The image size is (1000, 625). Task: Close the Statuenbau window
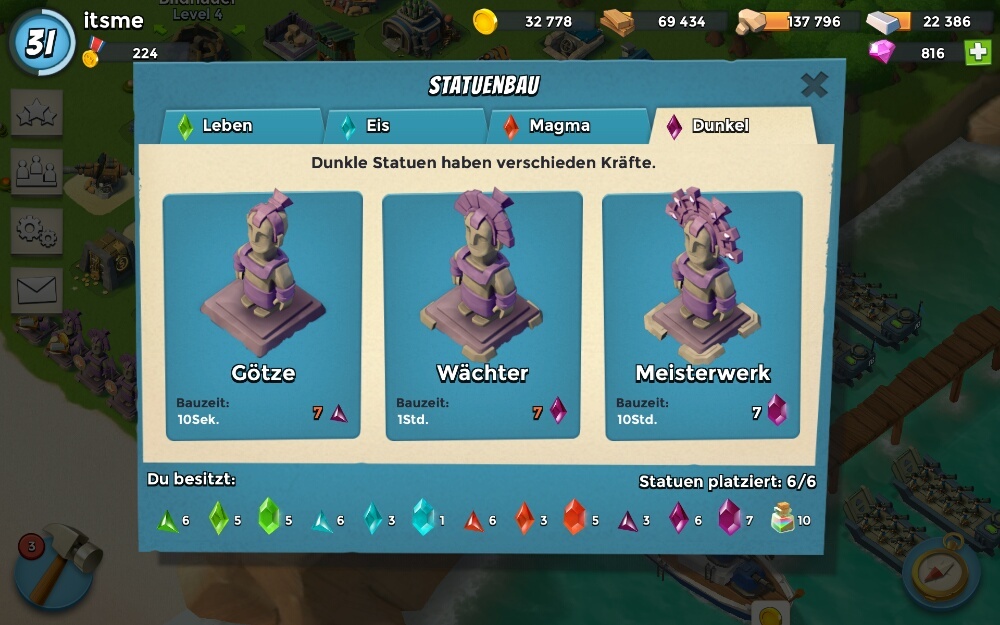[x=814, y=85]
